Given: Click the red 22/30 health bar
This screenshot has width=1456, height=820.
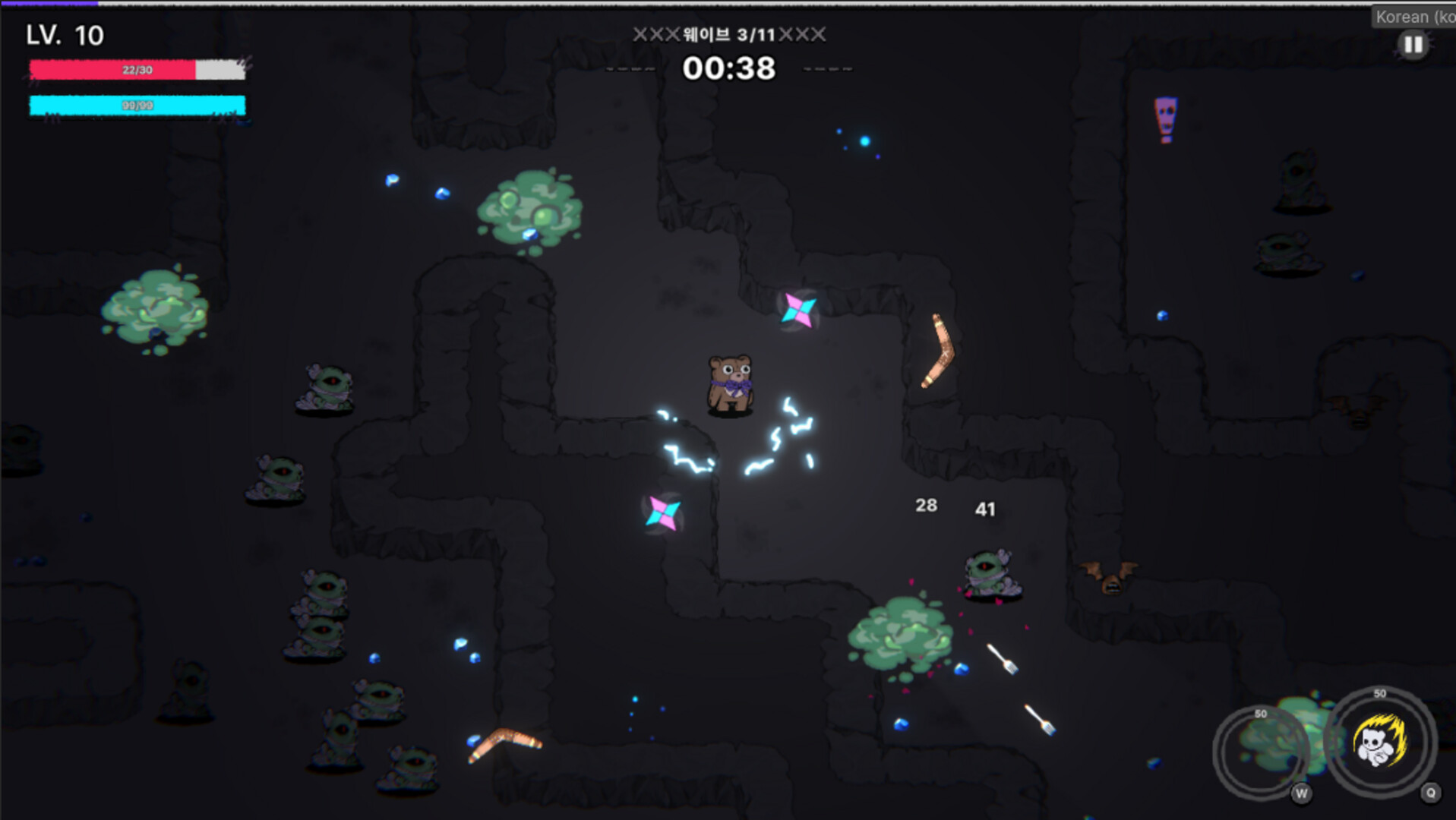Looking at the screenshot, I should (137, 71).
